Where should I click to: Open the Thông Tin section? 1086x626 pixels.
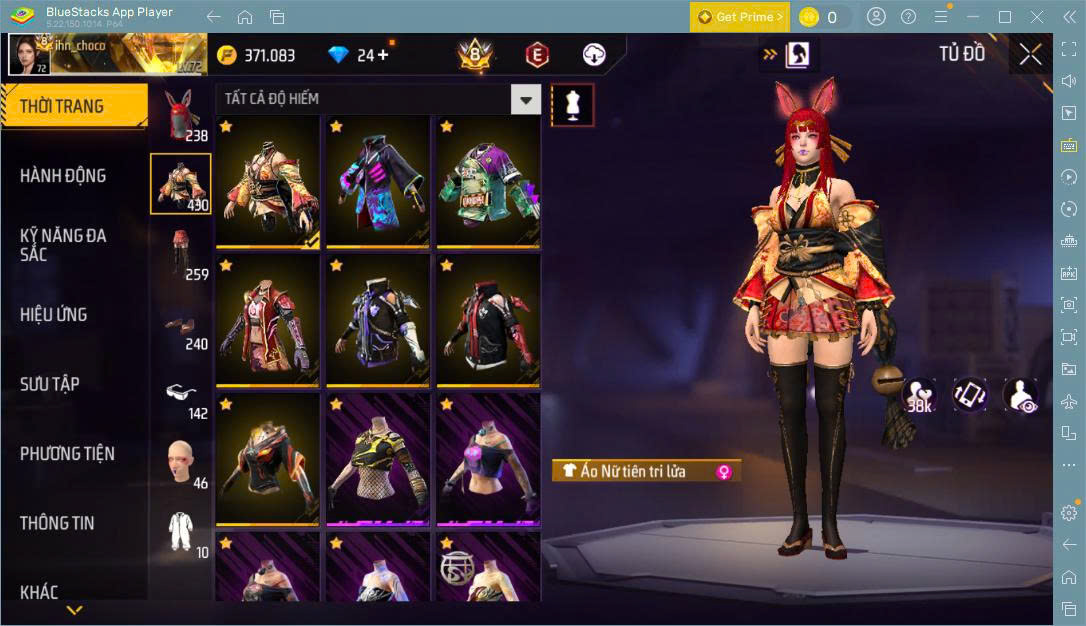[x=57, y=523]
